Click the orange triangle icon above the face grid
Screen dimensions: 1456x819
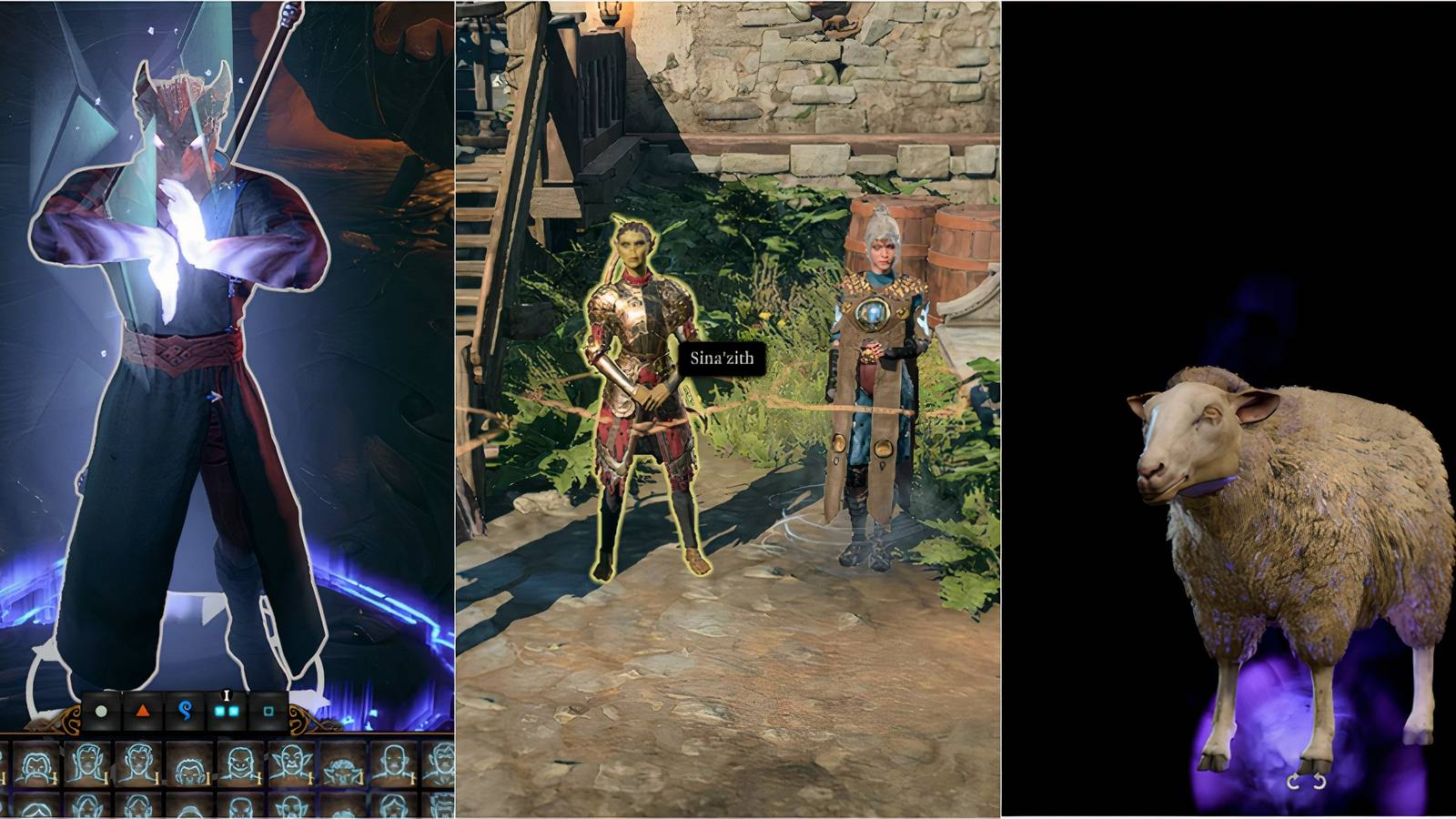142,711
